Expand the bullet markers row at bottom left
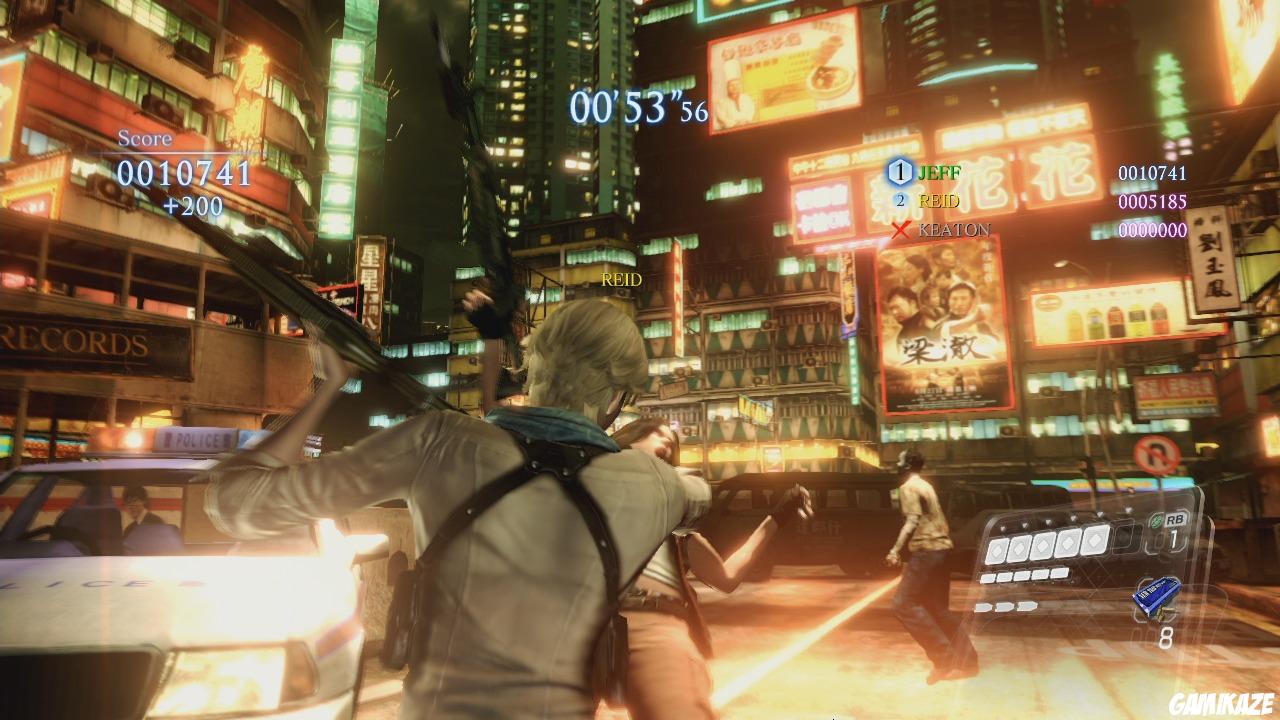 click(1005, 606)
